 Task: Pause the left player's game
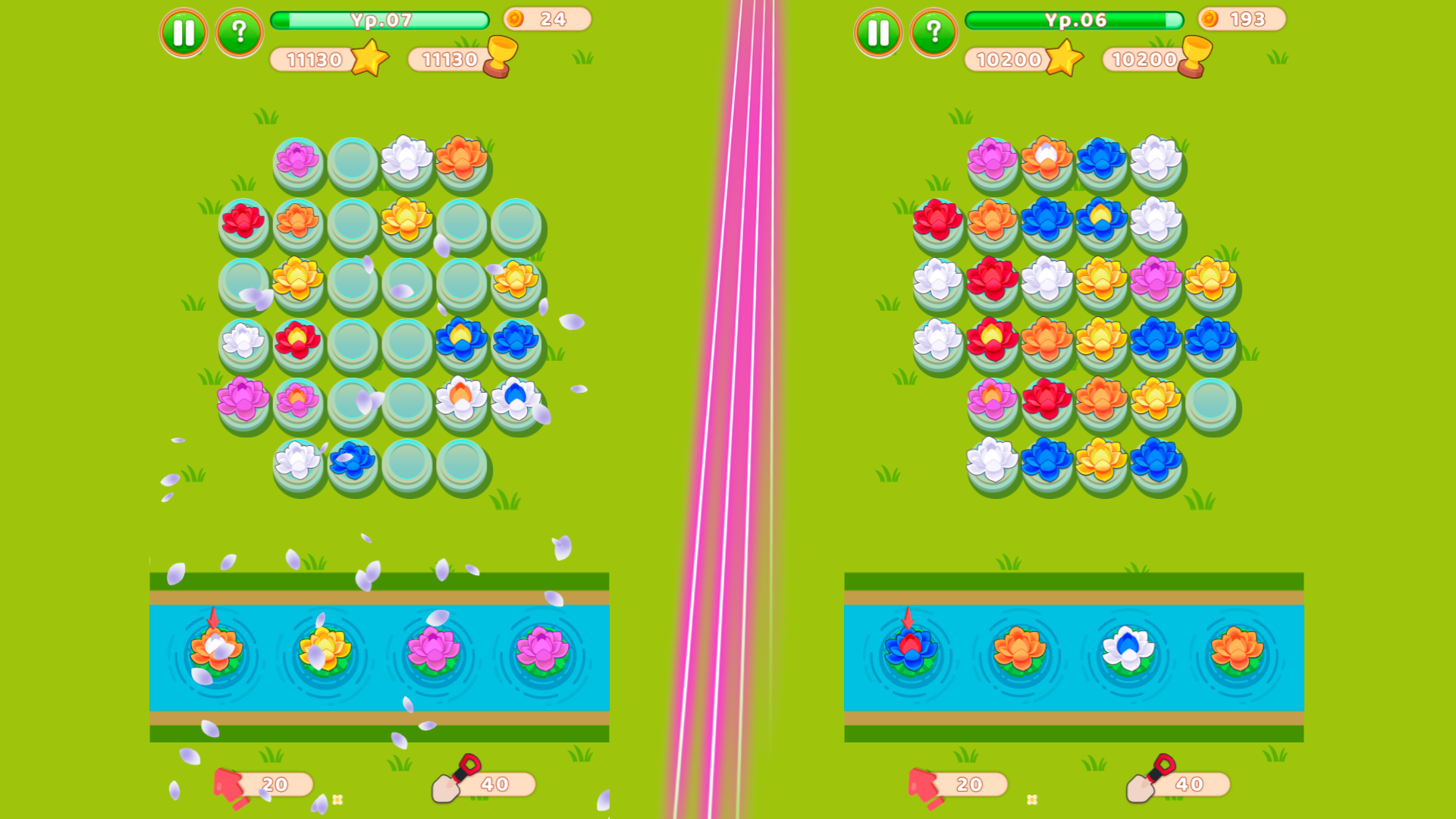(x=183, y=33)
